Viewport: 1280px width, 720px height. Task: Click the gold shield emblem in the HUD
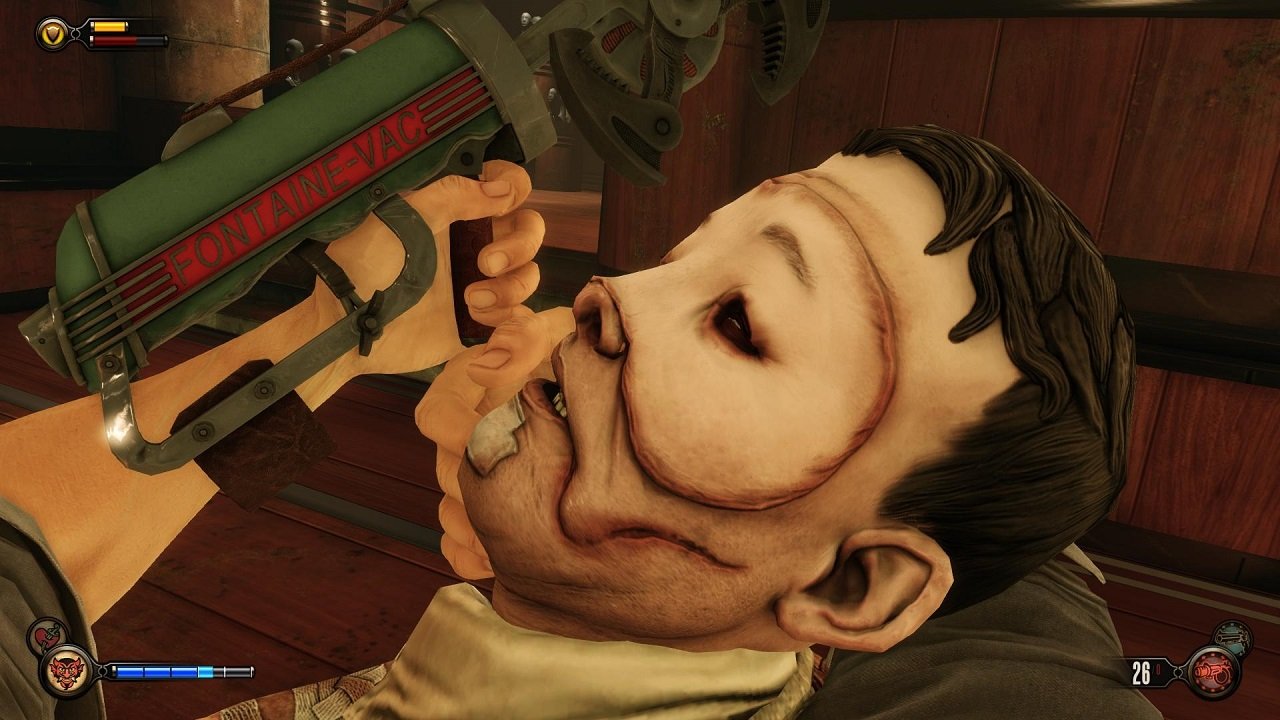coord(53,32)
